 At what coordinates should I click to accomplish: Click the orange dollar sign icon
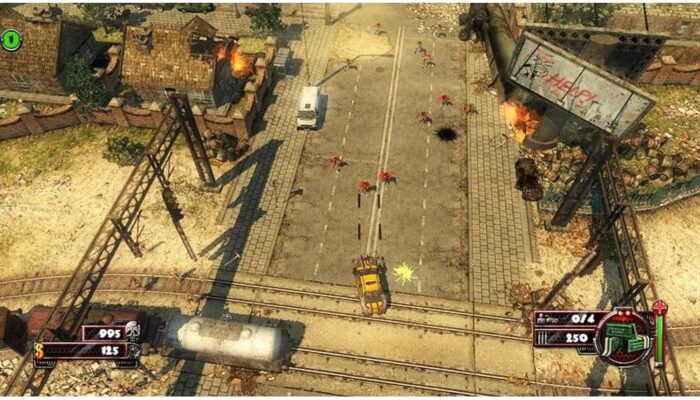coord(41,351)
